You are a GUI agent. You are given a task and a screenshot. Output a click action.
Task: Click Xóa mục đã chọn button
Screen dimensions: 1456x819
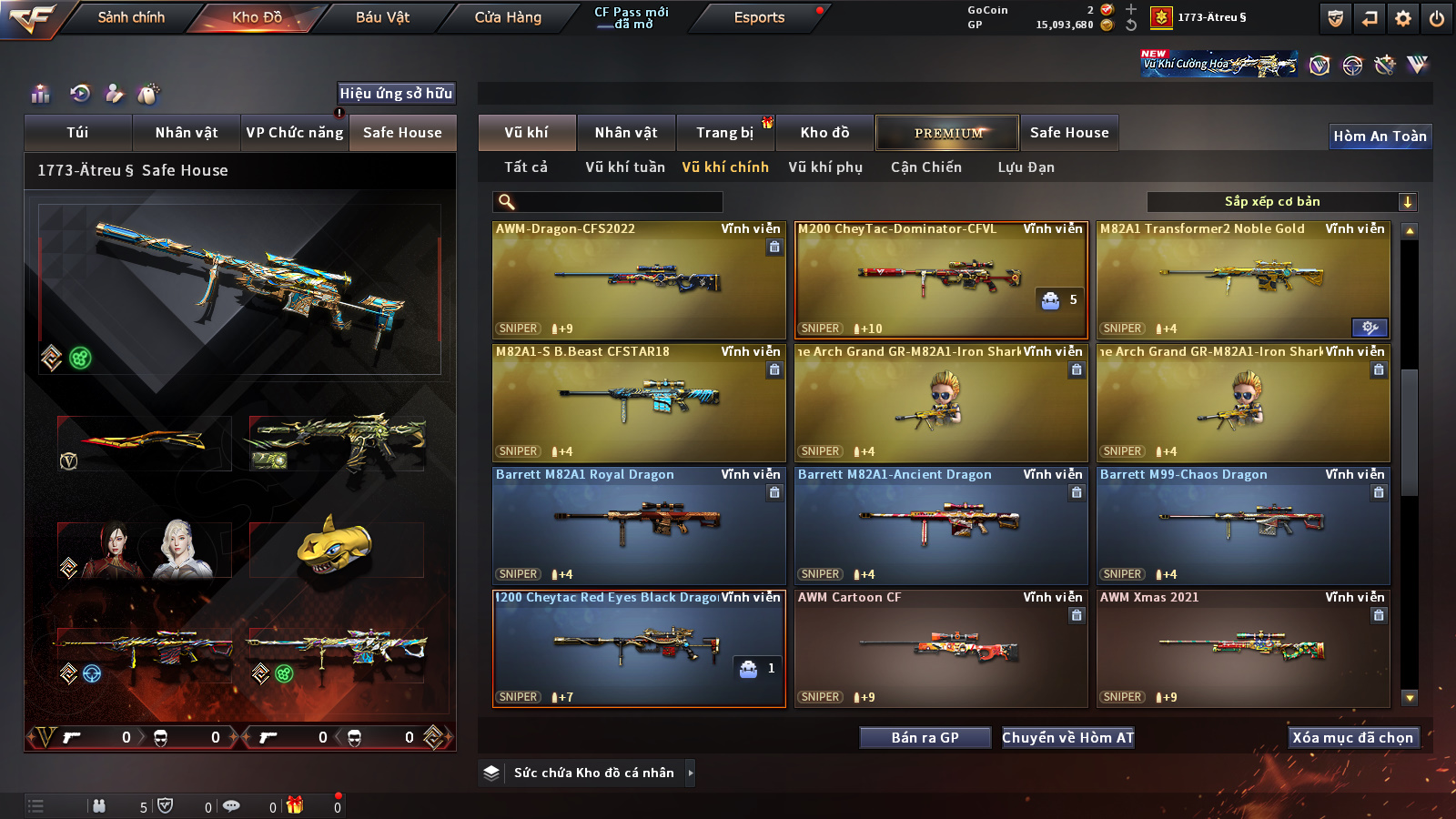pyautogui.click(x=1352, y=738)
